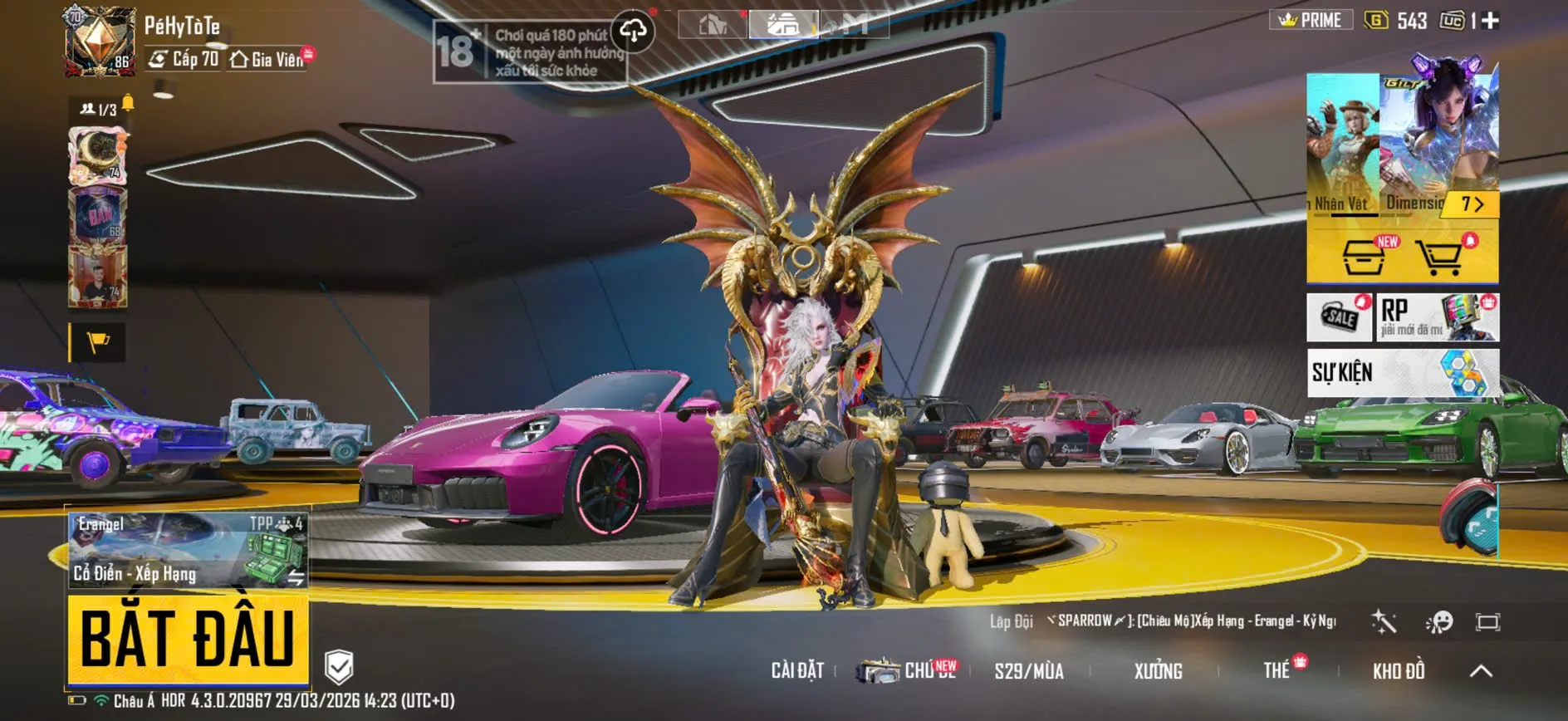The width and height of the screenshot is (1568, 721).
Task: Open the SỰ KIỆN events banner
Action: [x=1403, y=372]
